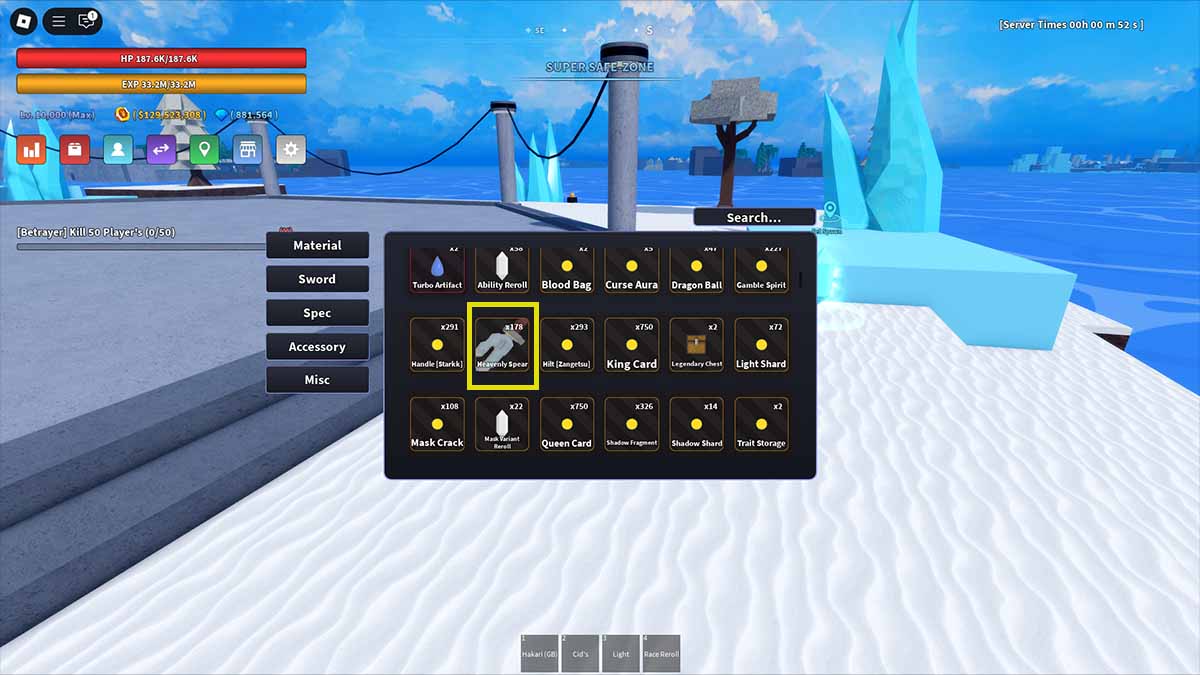This screenshot has width=1200, height=675.
Task: Click the inventory Search box
Action: [753, 217]
